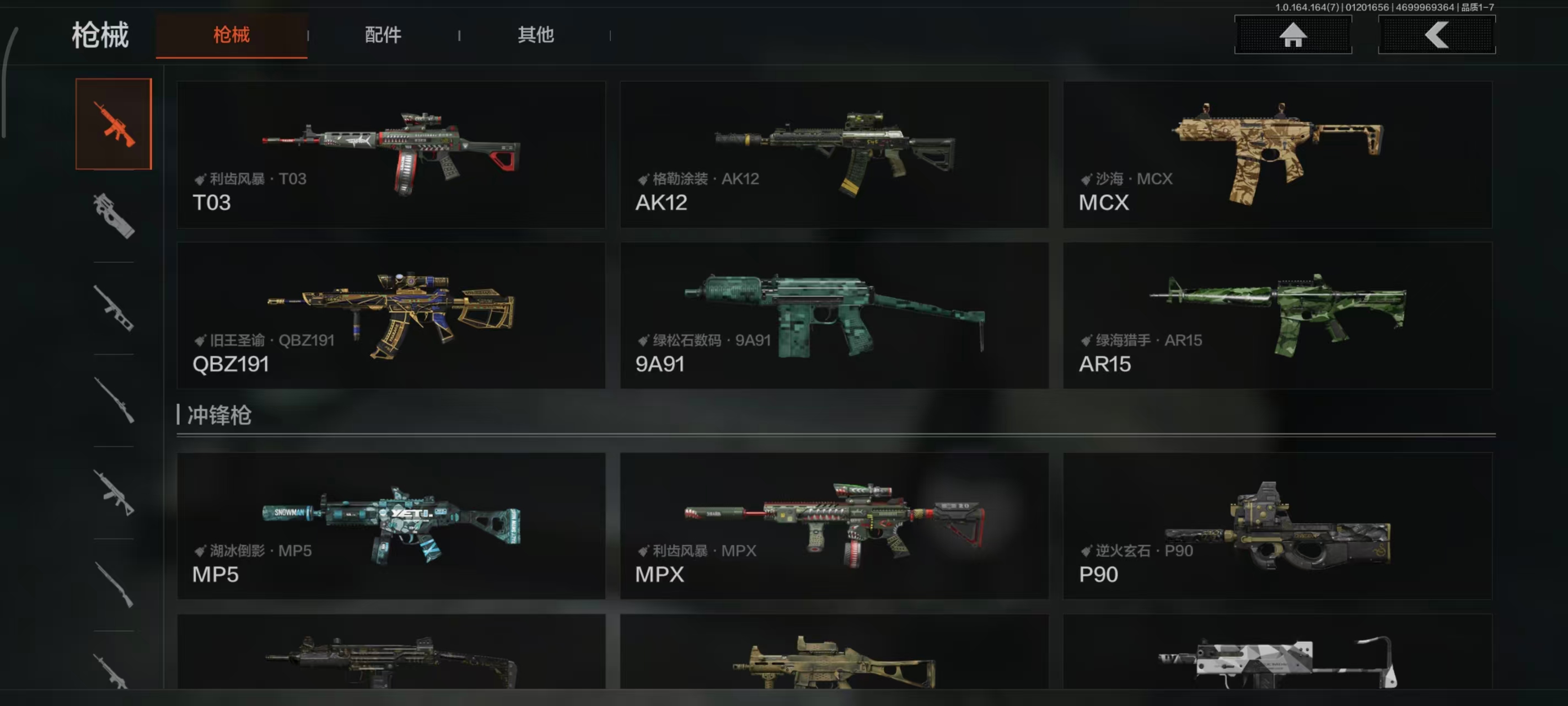Open the 配件 tab
The height and width of the screenshot is (706, 1568).
coord(383,35)
